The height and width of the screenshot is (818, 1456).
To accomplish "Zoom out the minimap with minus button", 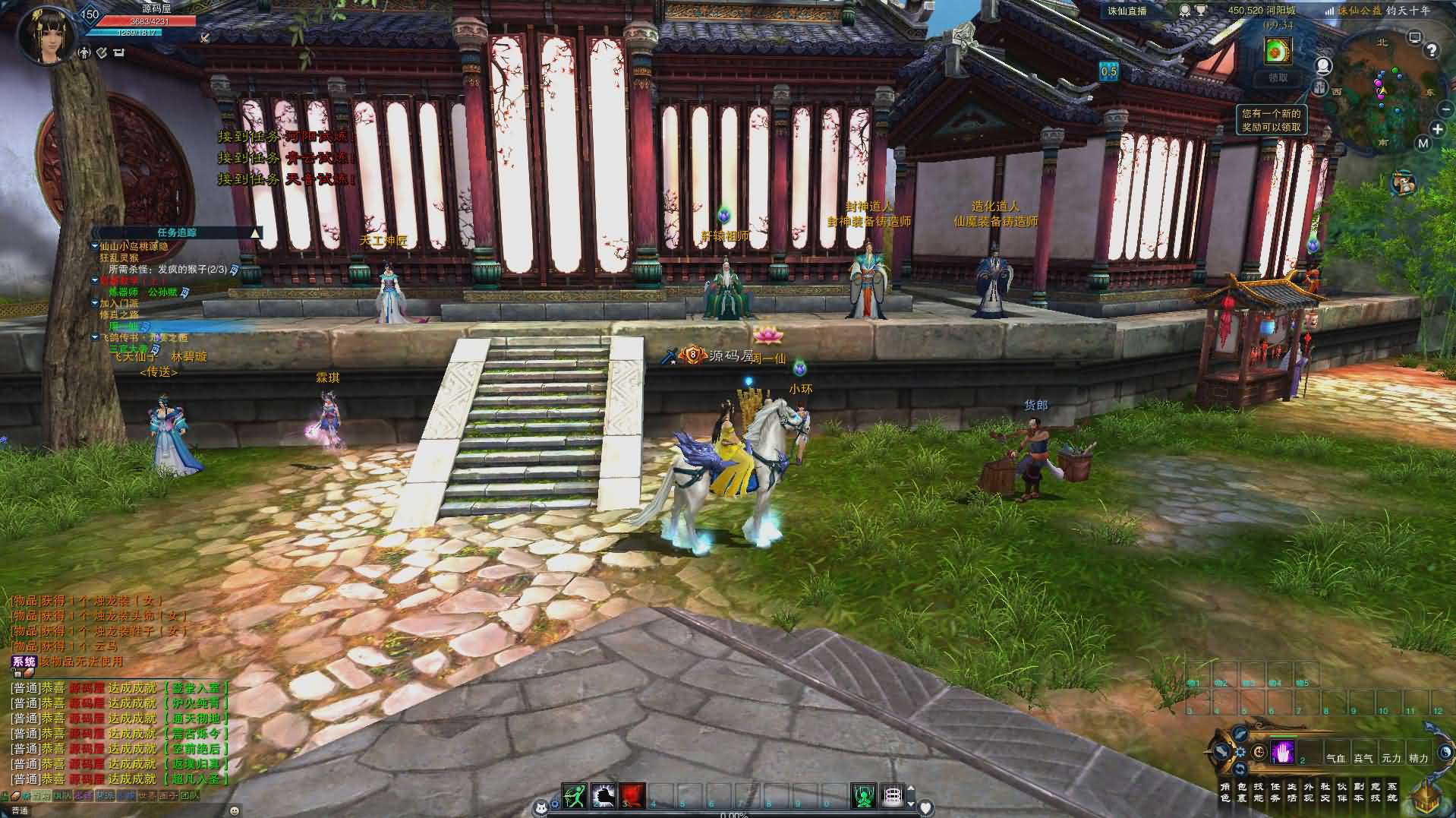I will click(1445, 110).
